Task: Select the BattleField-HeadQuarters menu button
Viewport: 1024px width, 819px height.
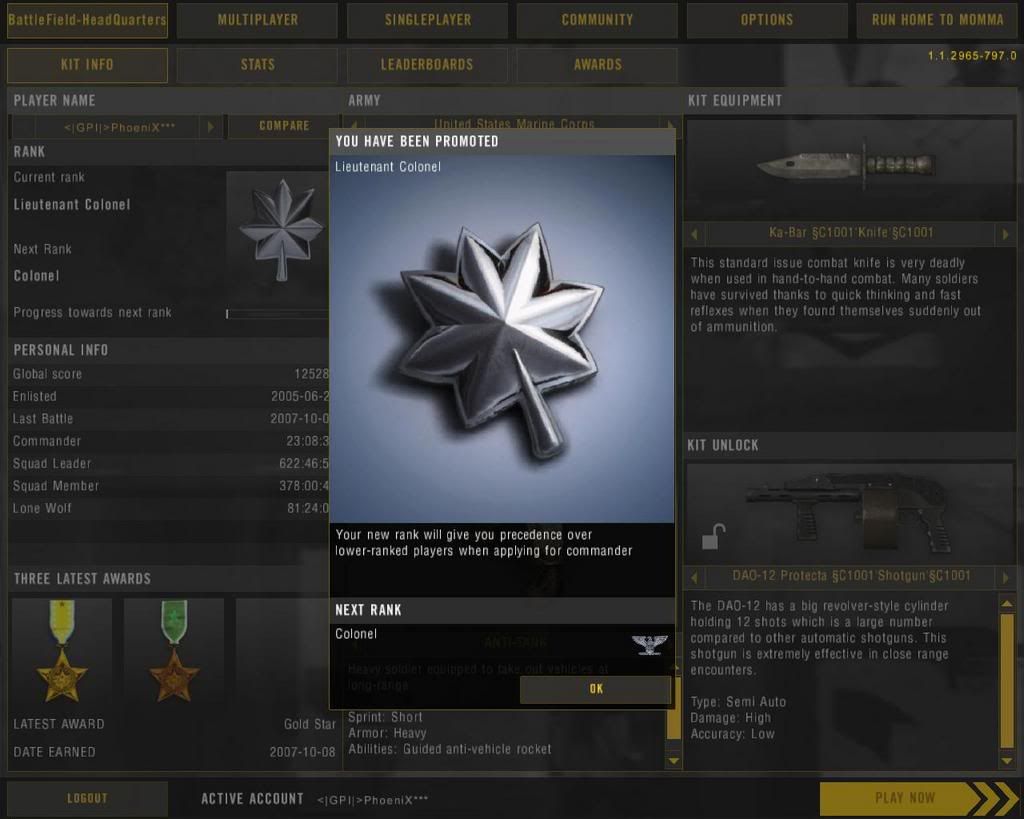Action: click(87, 20)
